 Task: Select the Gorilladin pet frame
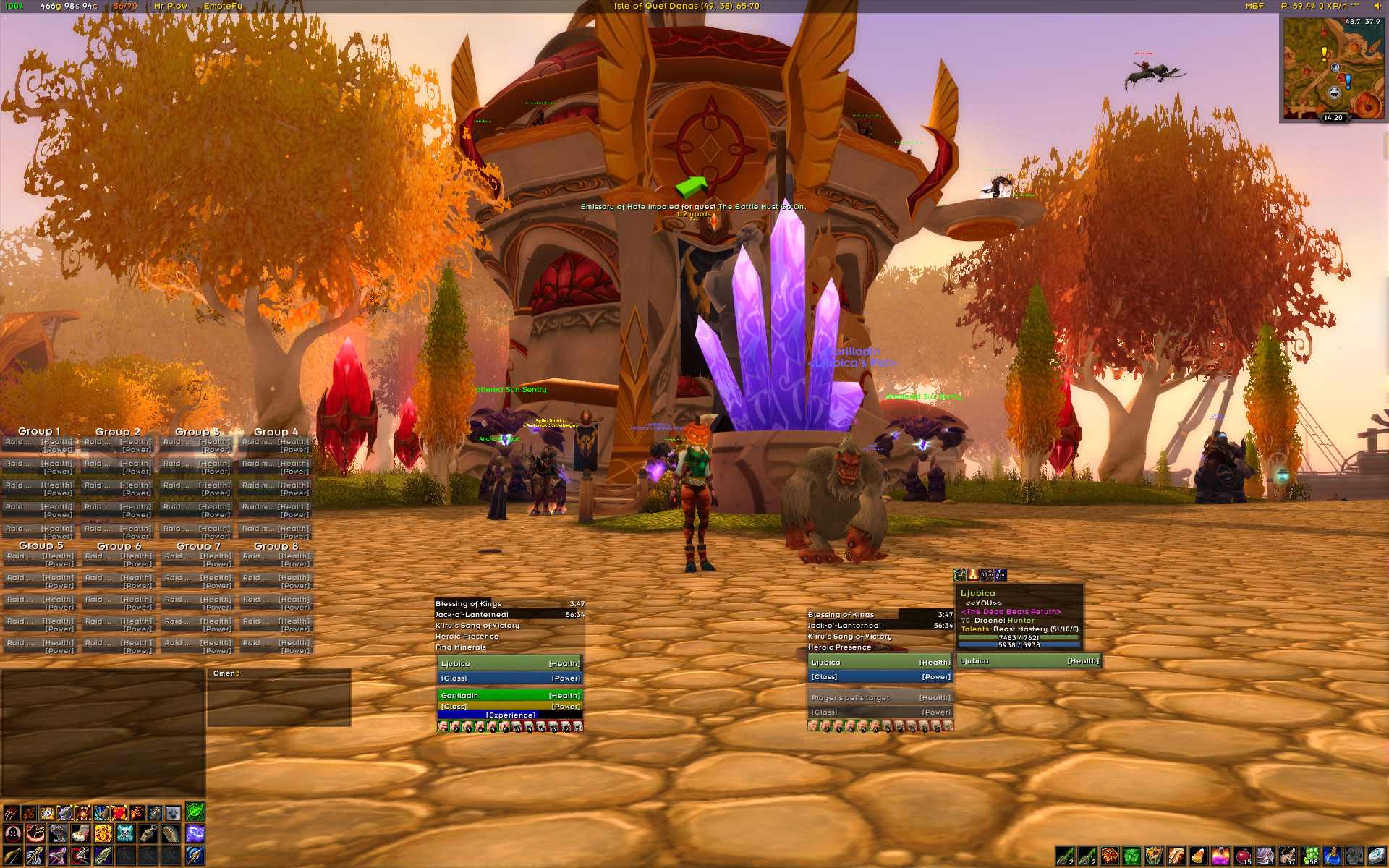click(510, 696)
